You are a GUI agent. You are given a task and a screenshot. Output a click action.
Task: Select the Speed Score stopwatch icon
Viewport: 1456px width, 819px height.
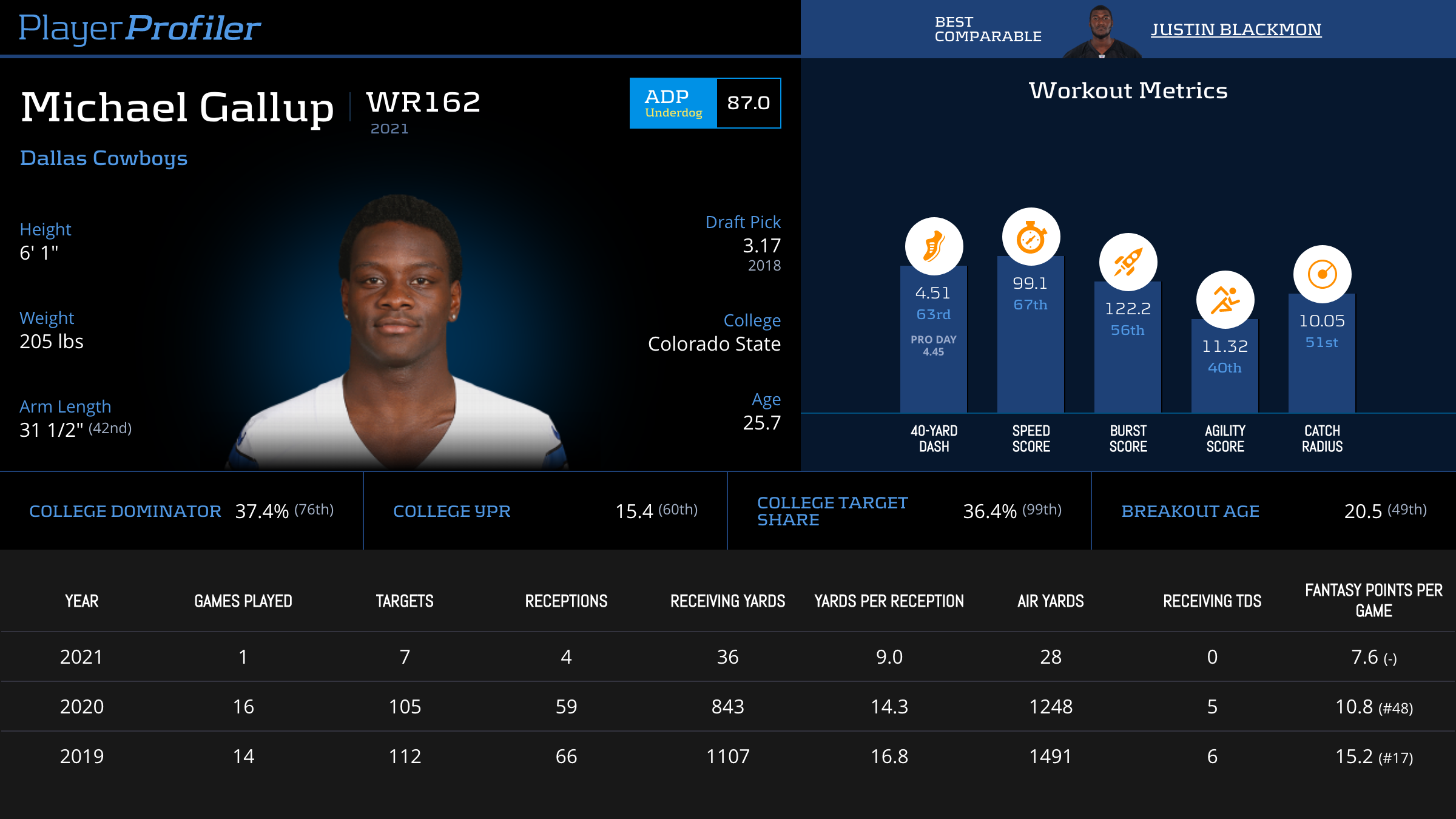[x=1031, y=237]
